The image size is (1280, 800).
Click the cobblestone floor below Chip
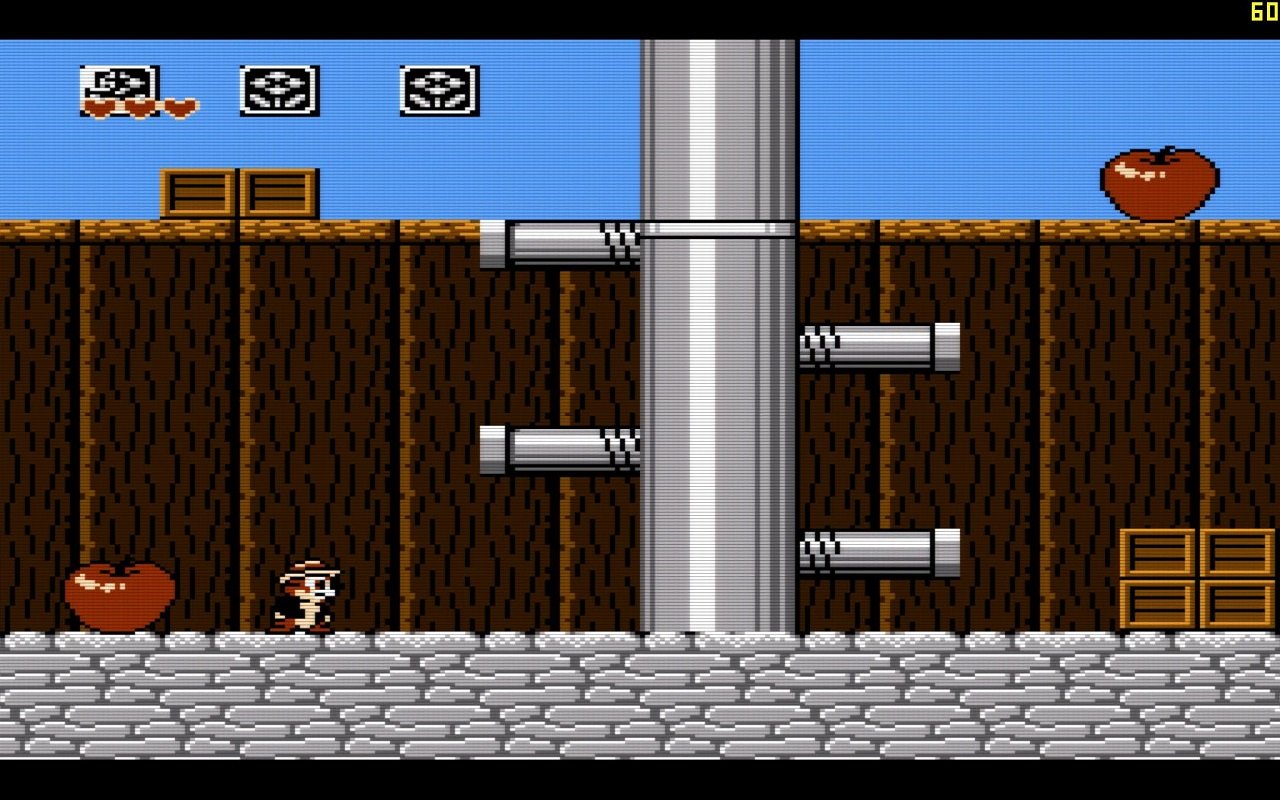tap(305, 680)
